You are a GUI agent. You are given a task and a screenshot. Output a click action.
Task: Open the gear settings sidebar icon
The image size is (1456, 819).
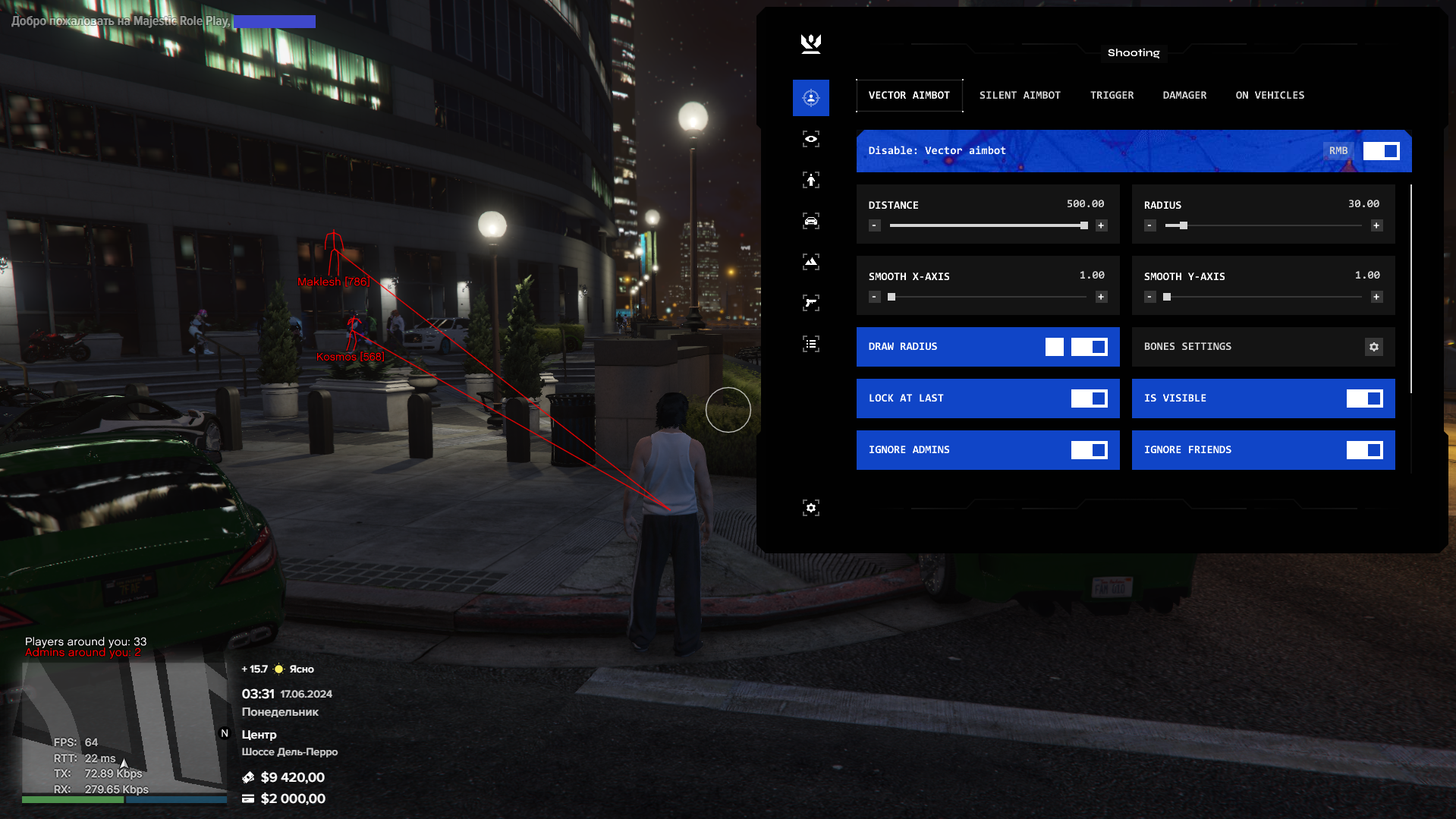810,508
